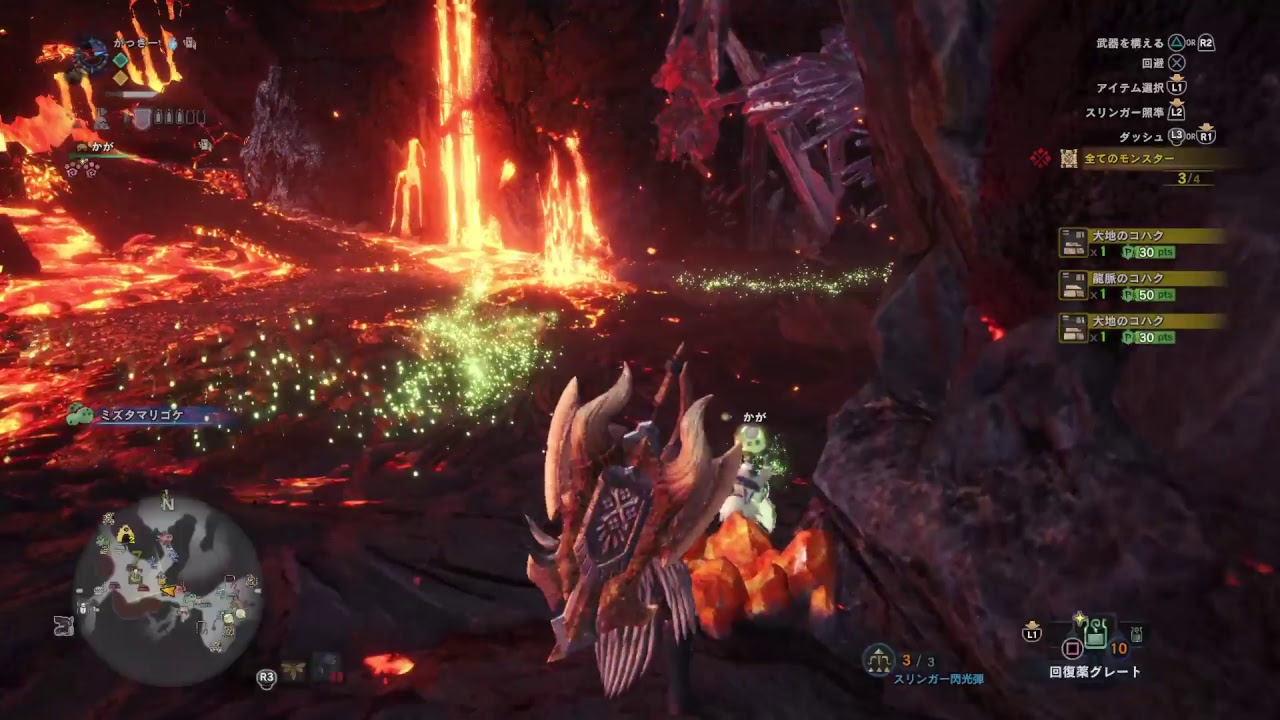
Task: Click the scoutfly icon beside the minimap
Action: (x=294, y=671)
